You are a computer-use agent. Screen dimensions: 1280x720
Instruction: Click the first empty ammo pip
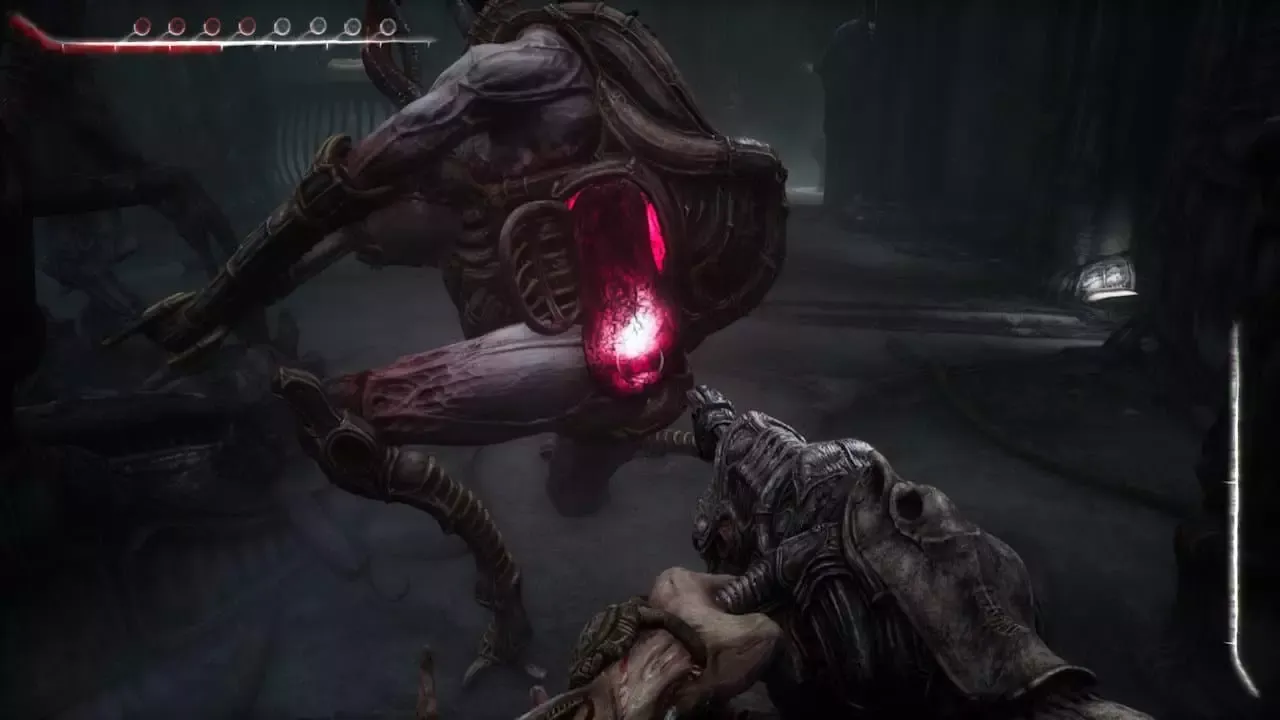[x=282, y=25]
